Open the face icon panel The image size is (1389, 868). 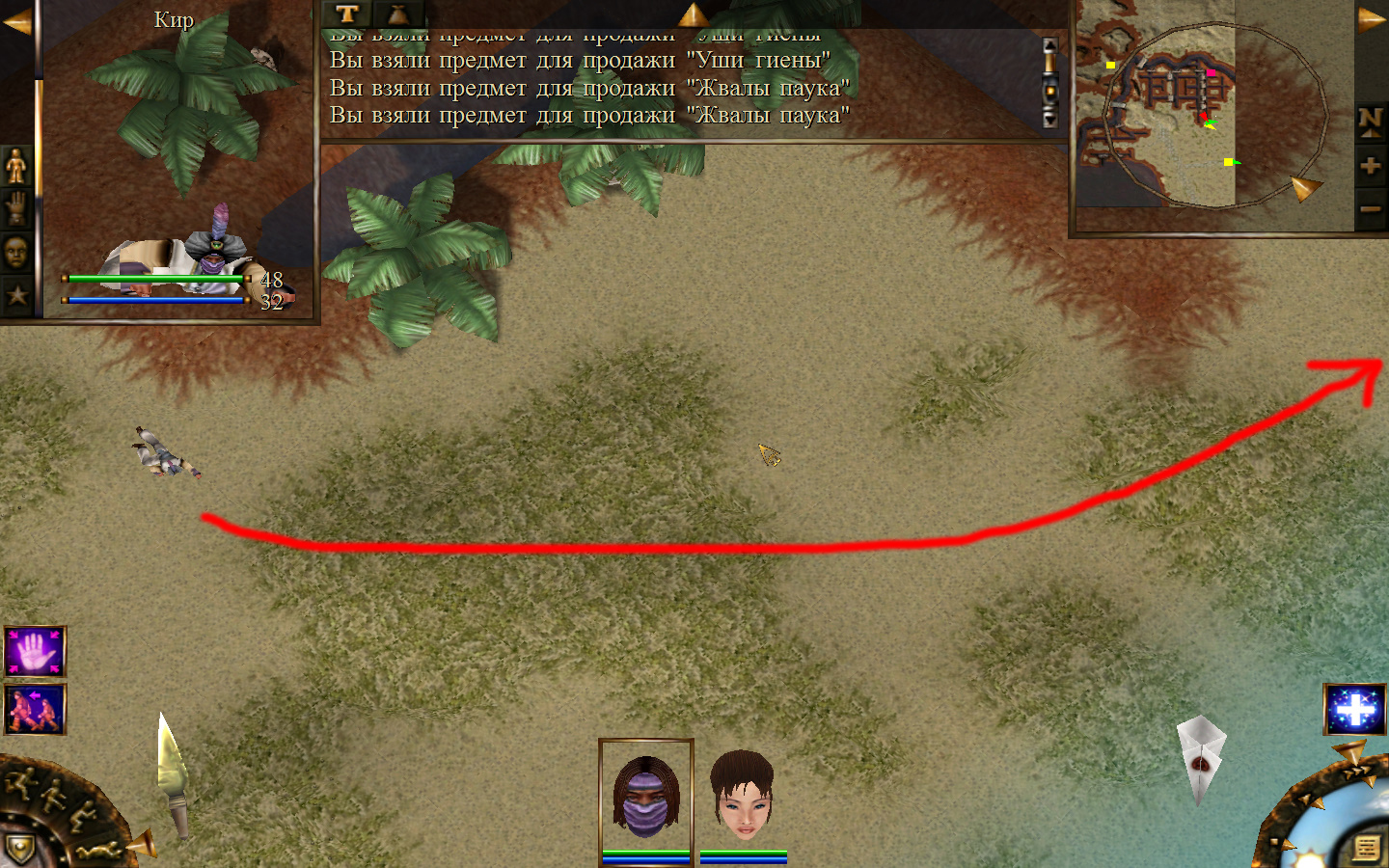16,252
